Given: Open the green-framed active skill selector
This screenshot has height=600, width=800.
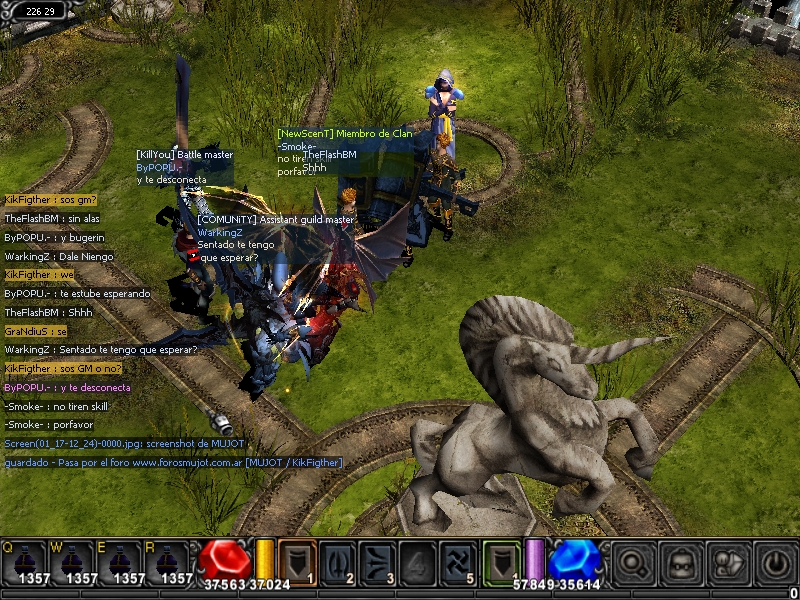Looking at the screenshot, I should [x=503, y=562].
